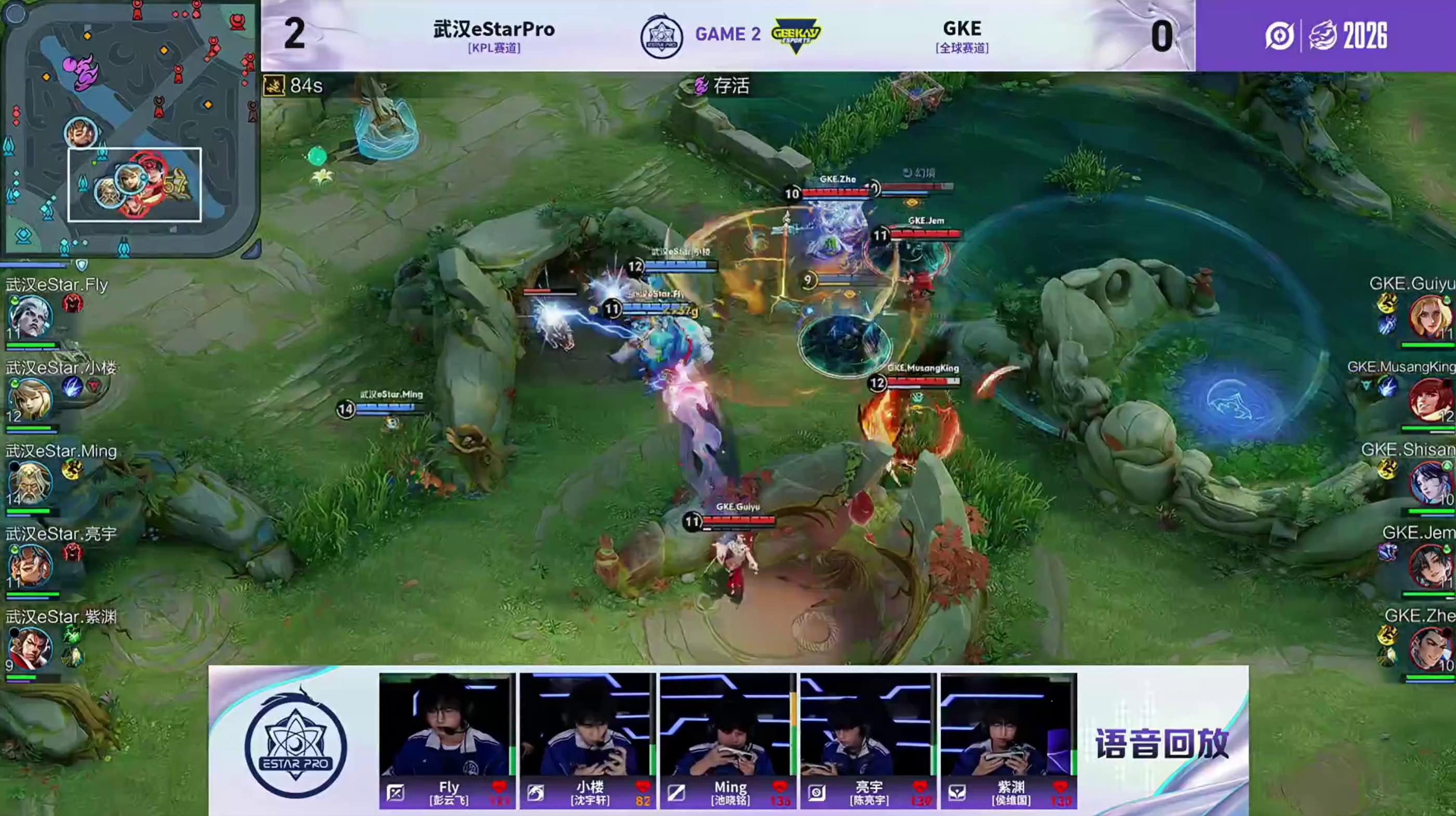Screen dimensions: 1456x816
Task: View Ming's player camera thumbnail
Action: (727, 725)
